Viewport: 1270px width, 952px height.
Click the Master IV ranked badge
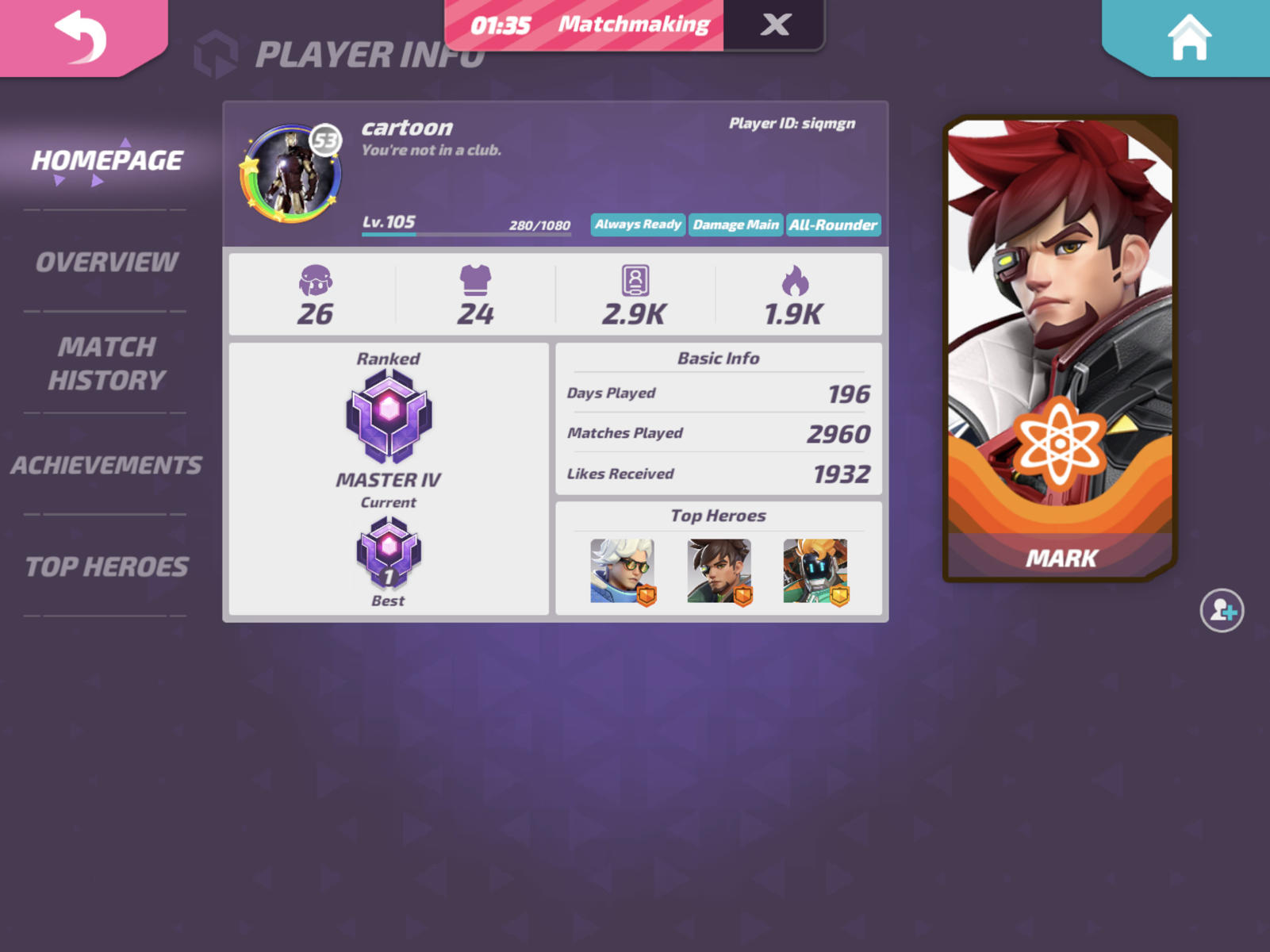pyautogui.click(x=389, y=413)
